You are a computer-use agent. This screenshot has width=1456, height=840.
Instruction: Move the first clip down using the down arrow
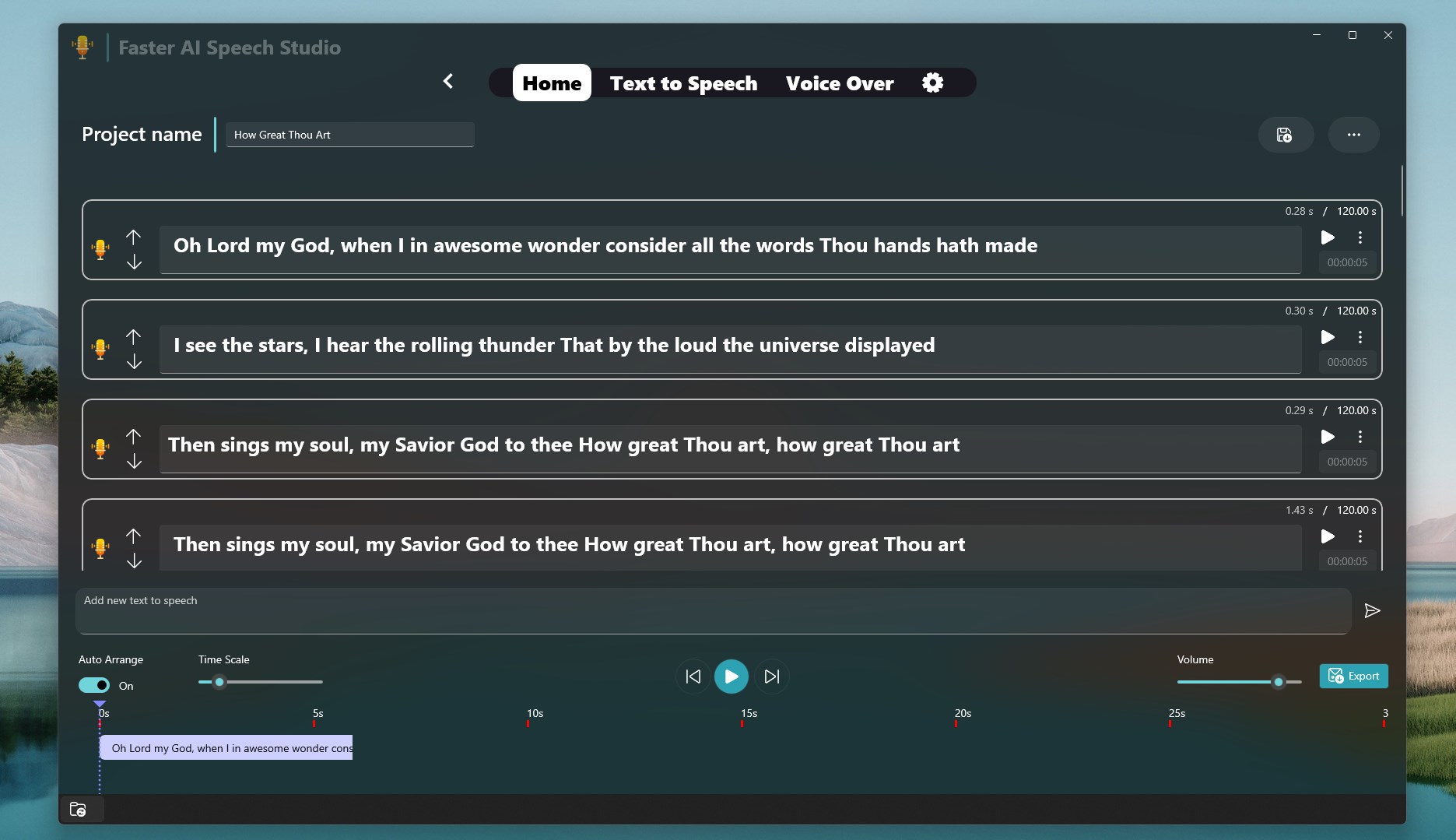click(134, 263)
